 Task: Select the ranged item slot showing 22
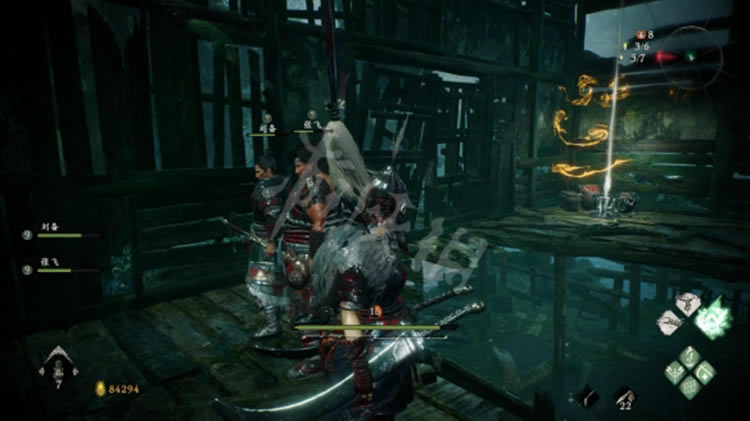625,397
